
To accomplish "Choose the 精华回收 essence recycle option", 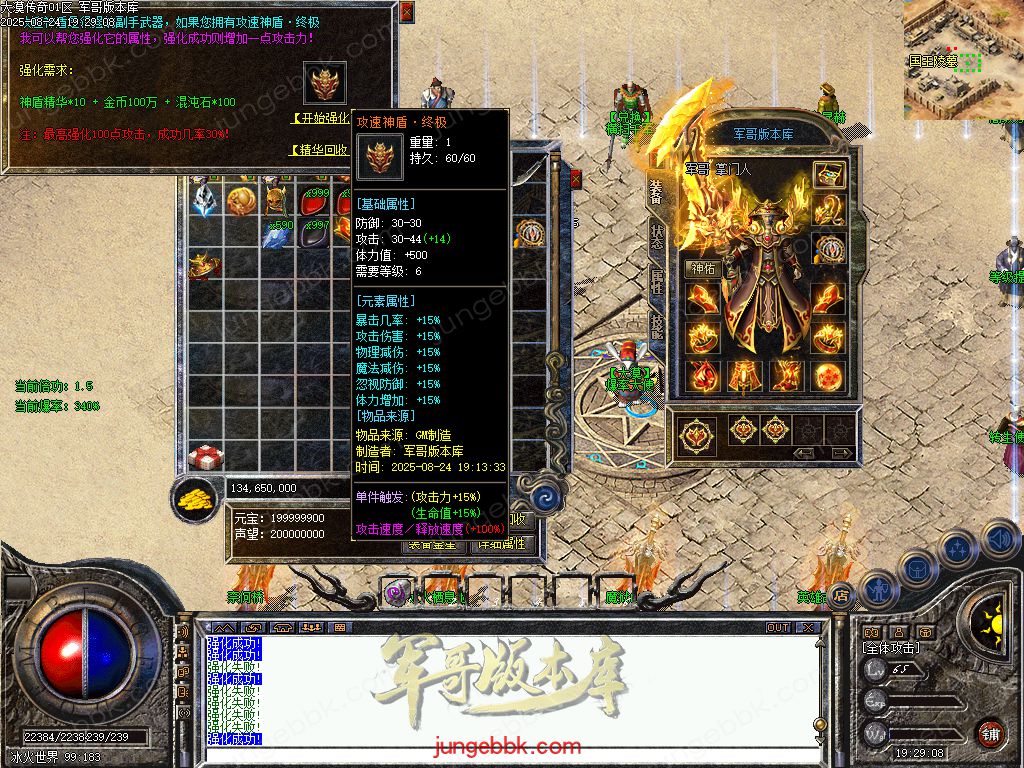I will tap(320, 150).
